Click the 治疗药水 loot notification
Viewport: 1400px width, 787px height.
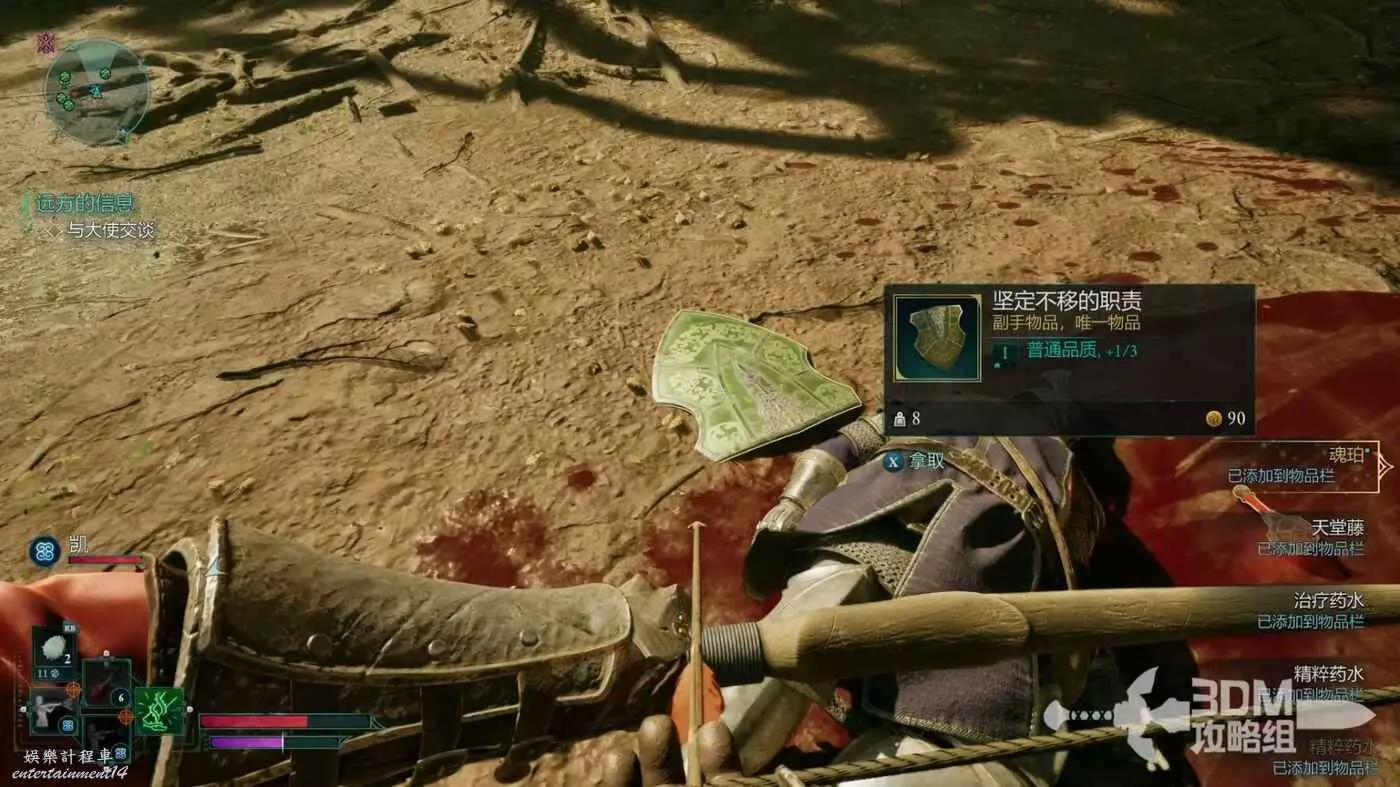[x=1310, y=610]
